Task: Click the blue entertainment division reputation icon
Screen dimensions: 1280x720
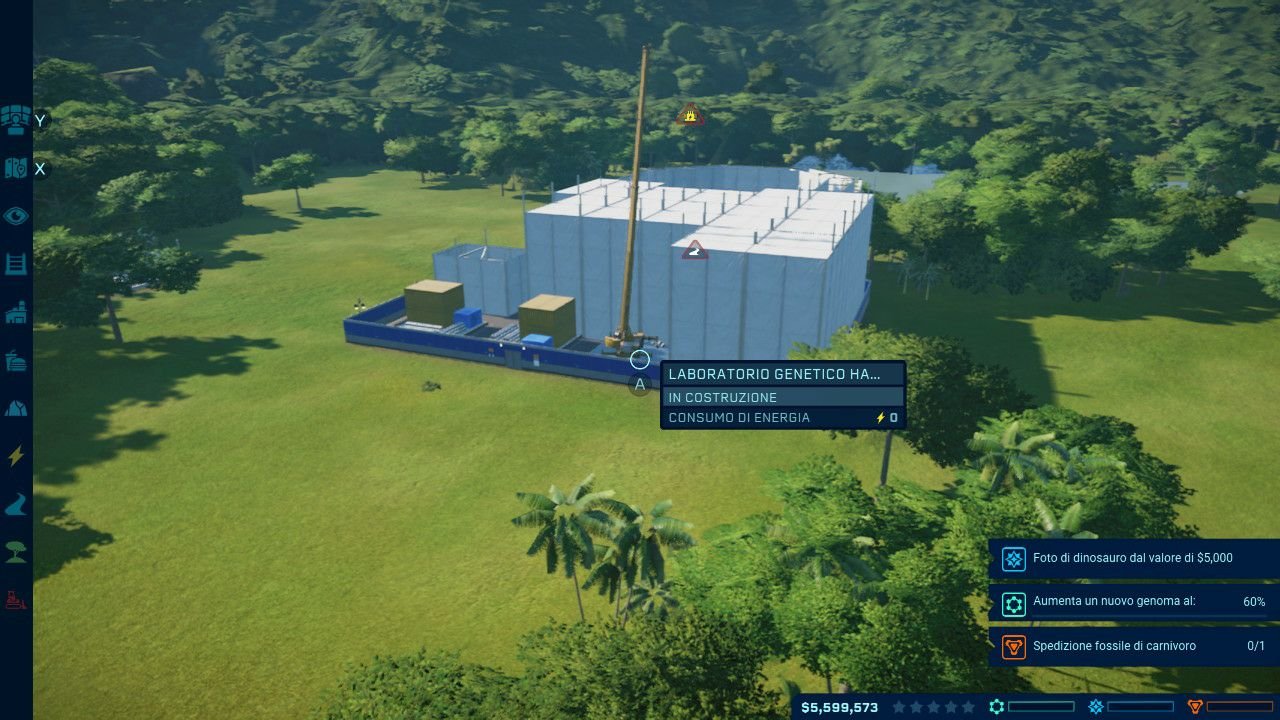Action: tap(1096, 707)
